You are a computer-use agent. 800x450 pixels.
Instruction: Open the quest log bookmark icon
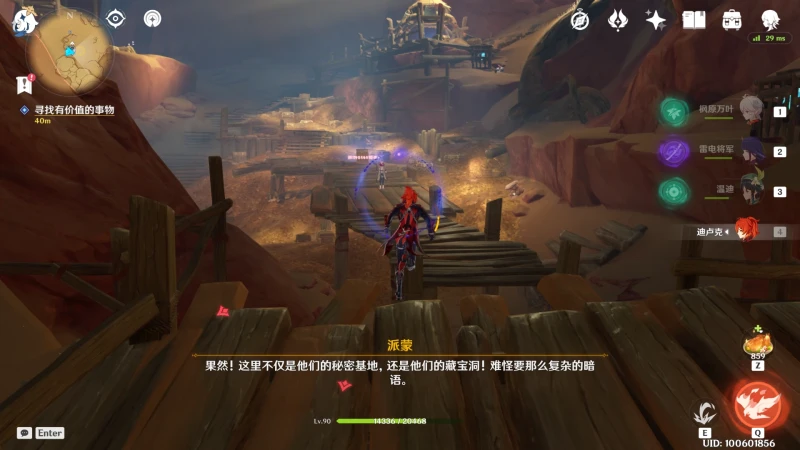coord(25,85)
